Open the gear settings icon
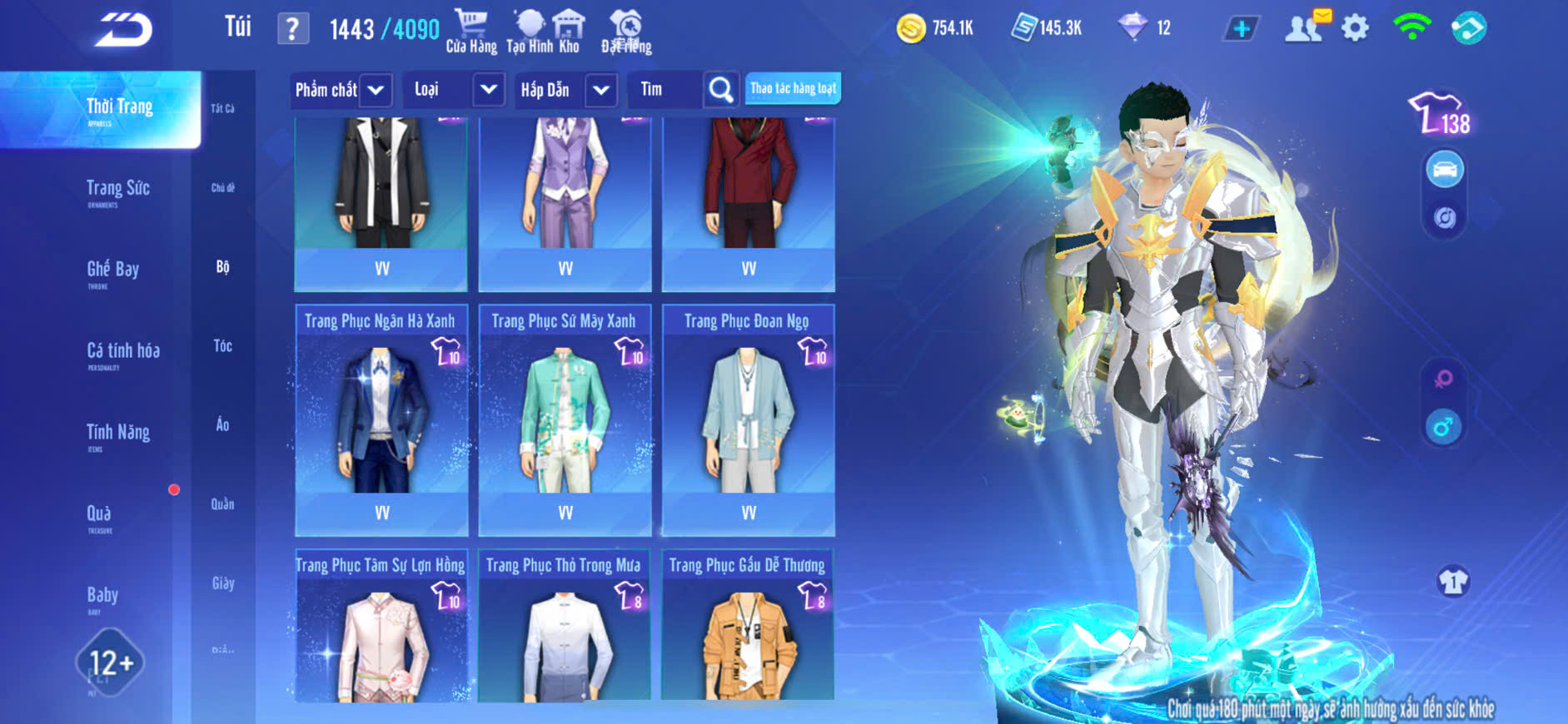 1355,28
